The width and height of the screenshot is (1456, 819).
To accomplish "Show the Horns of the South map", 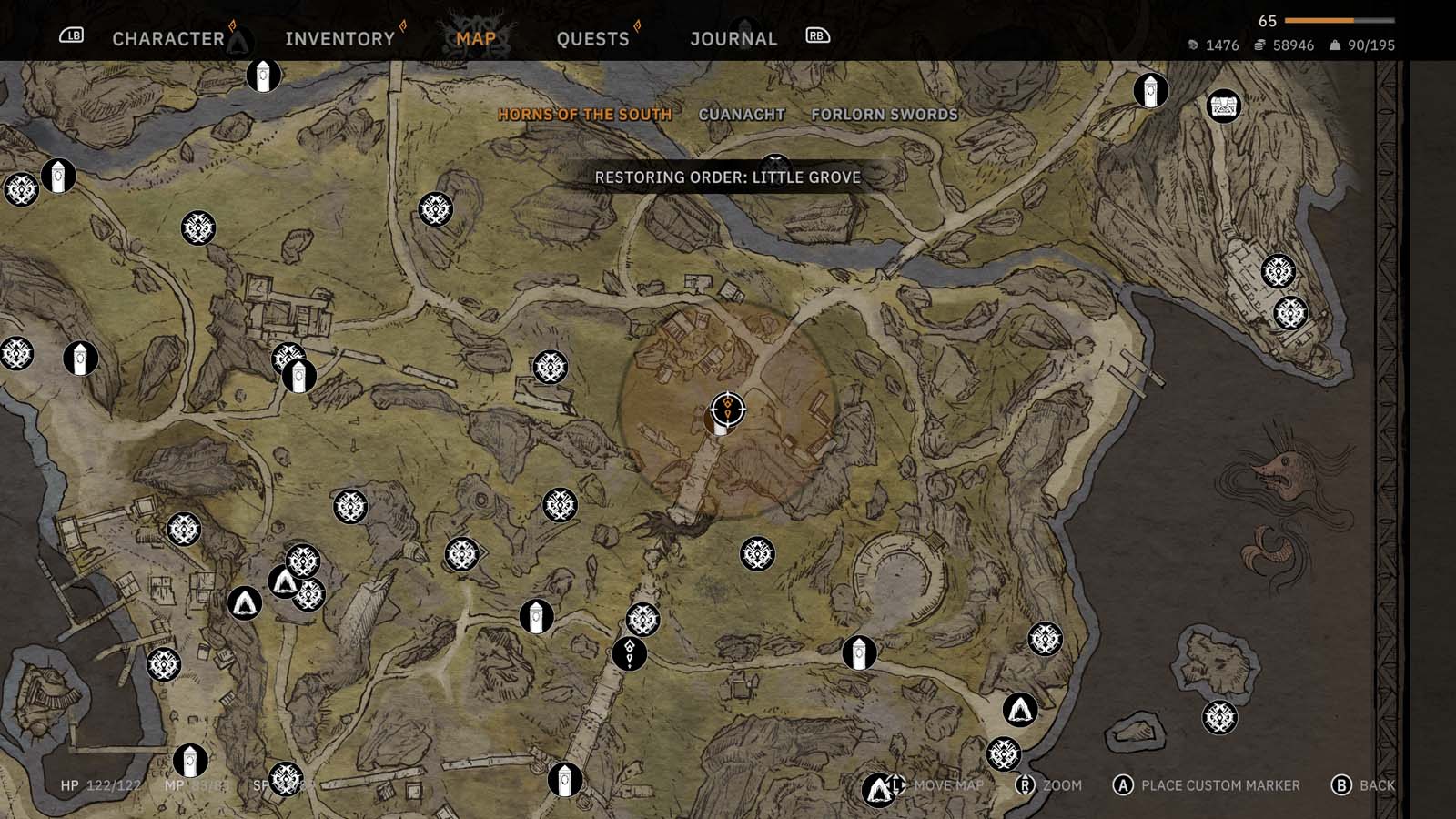I will pyautogui.click(x=584, y=115).
